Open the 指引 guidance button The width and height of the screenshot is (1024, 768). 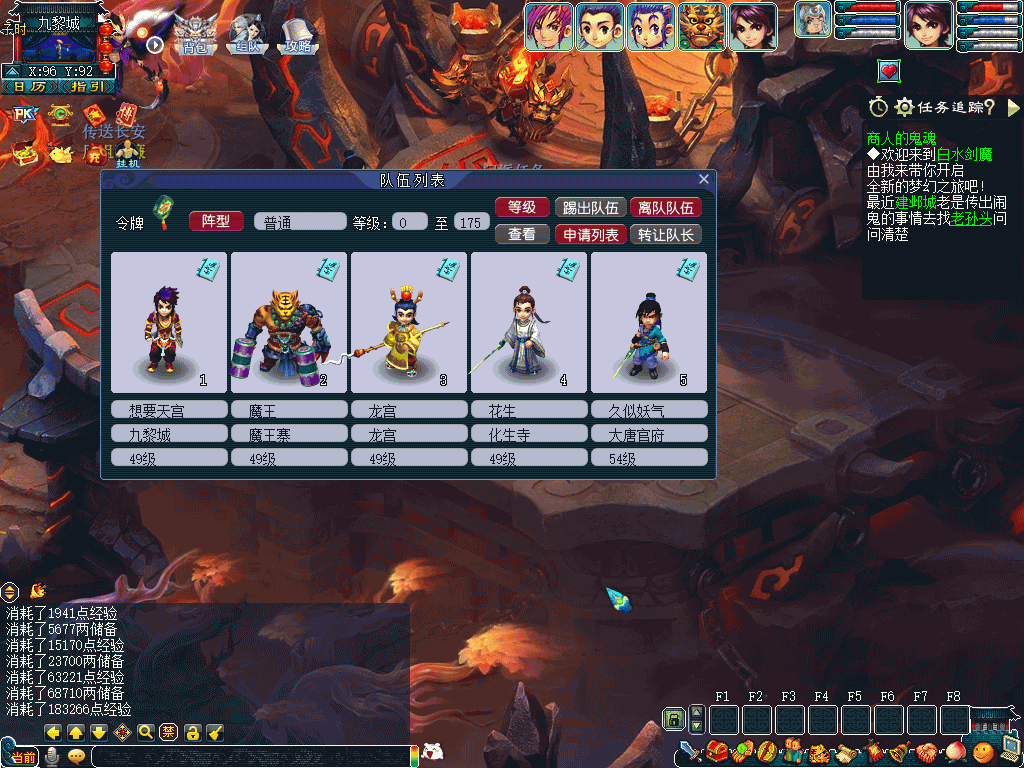click(x=87, y=86)
